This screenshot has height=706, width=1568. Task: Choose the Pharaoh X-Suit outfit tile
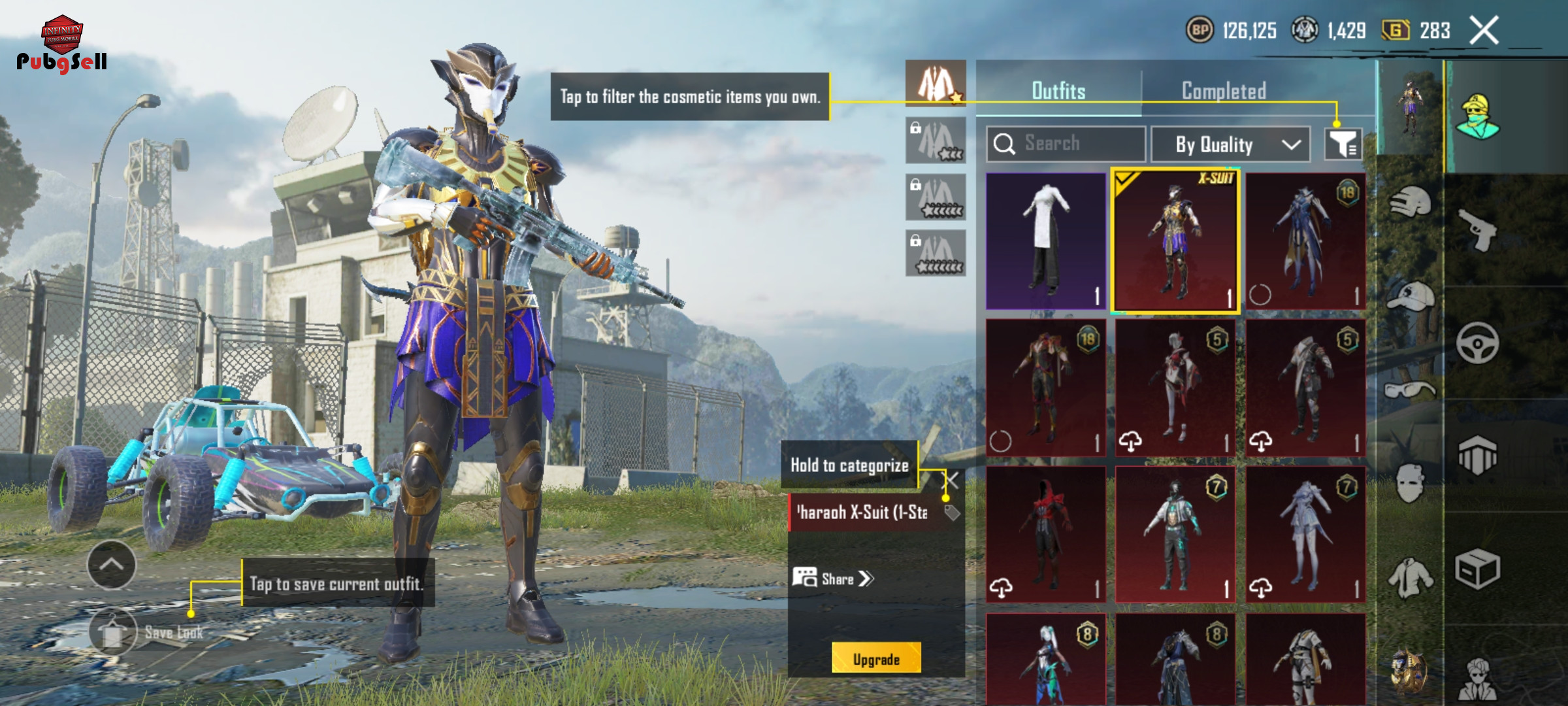[1175, 241]
